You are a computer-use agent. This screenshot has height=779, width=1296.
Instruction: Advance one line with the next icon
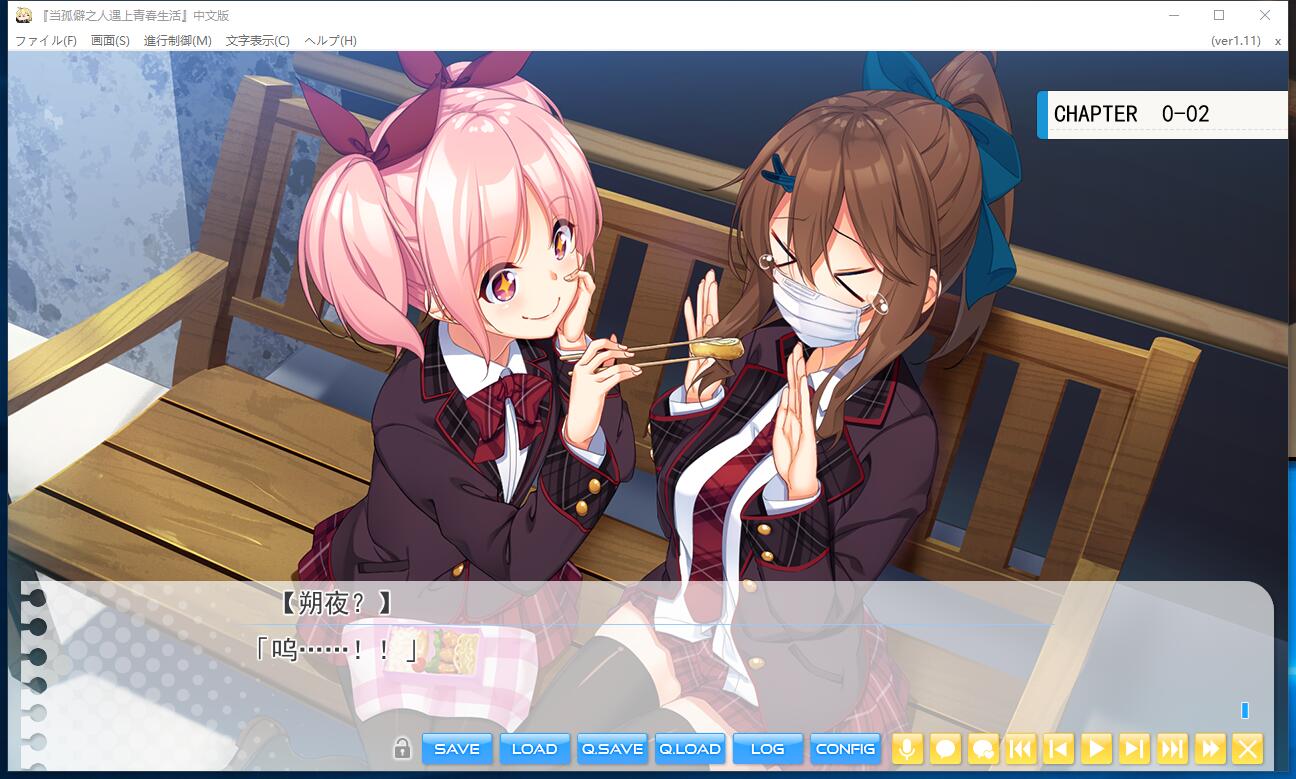pyautogui.click(x=1134, y=748)
